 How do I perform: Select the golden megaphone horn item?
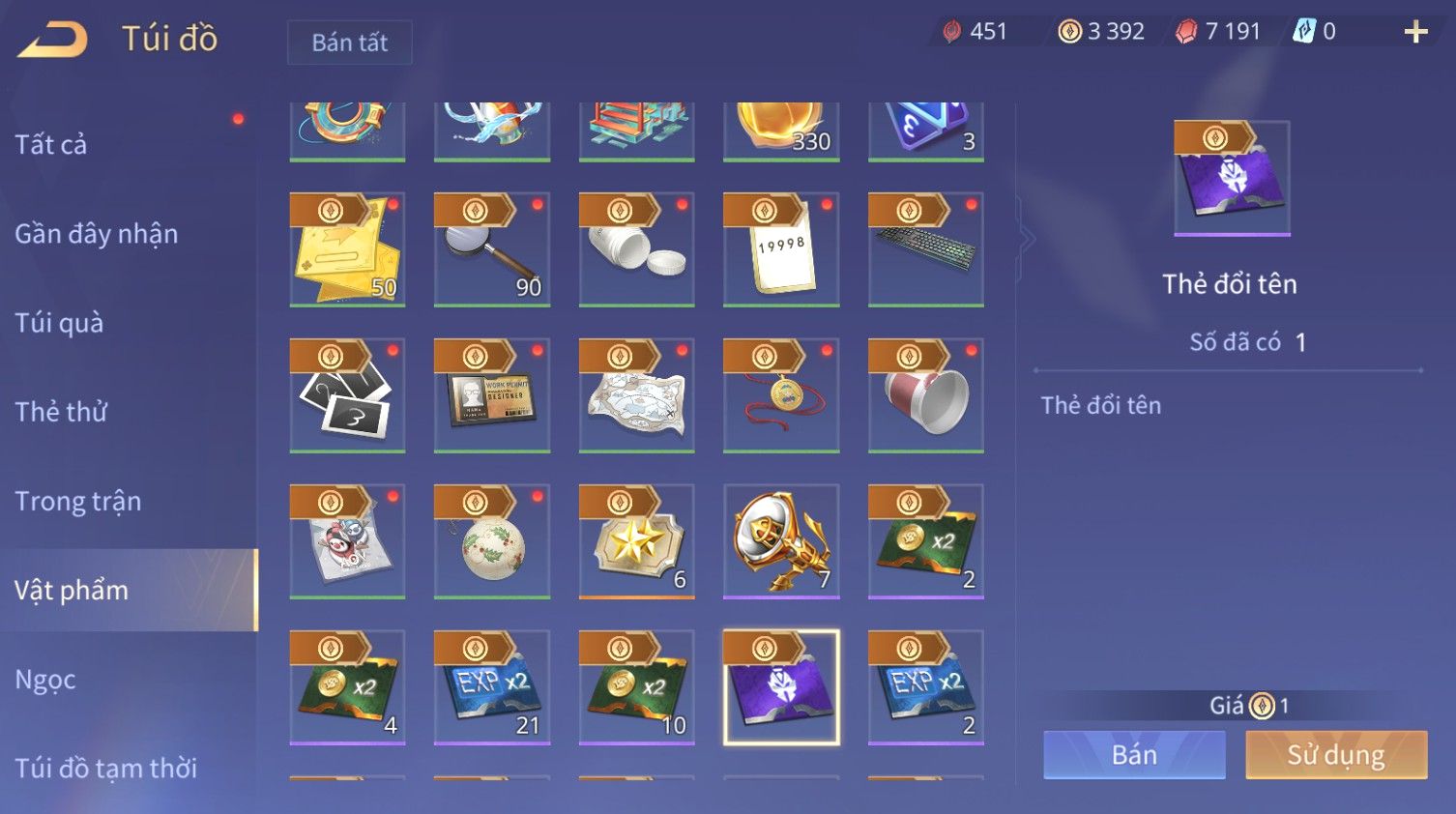point(781,541)
